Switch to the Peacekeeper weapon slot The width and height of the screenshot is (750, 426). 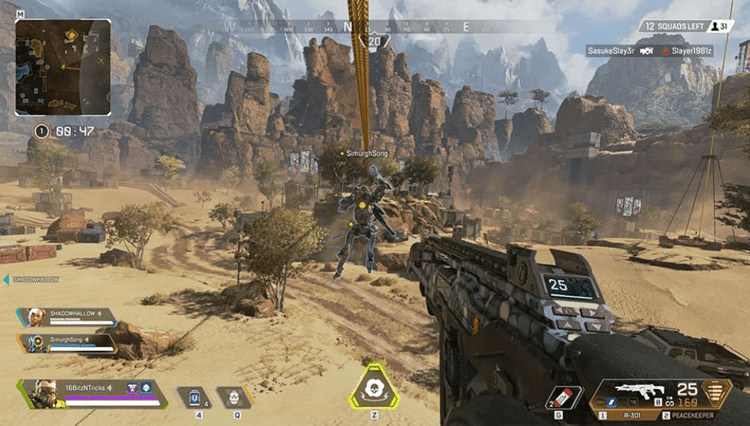pyautogui.click(x=691, y=412)
